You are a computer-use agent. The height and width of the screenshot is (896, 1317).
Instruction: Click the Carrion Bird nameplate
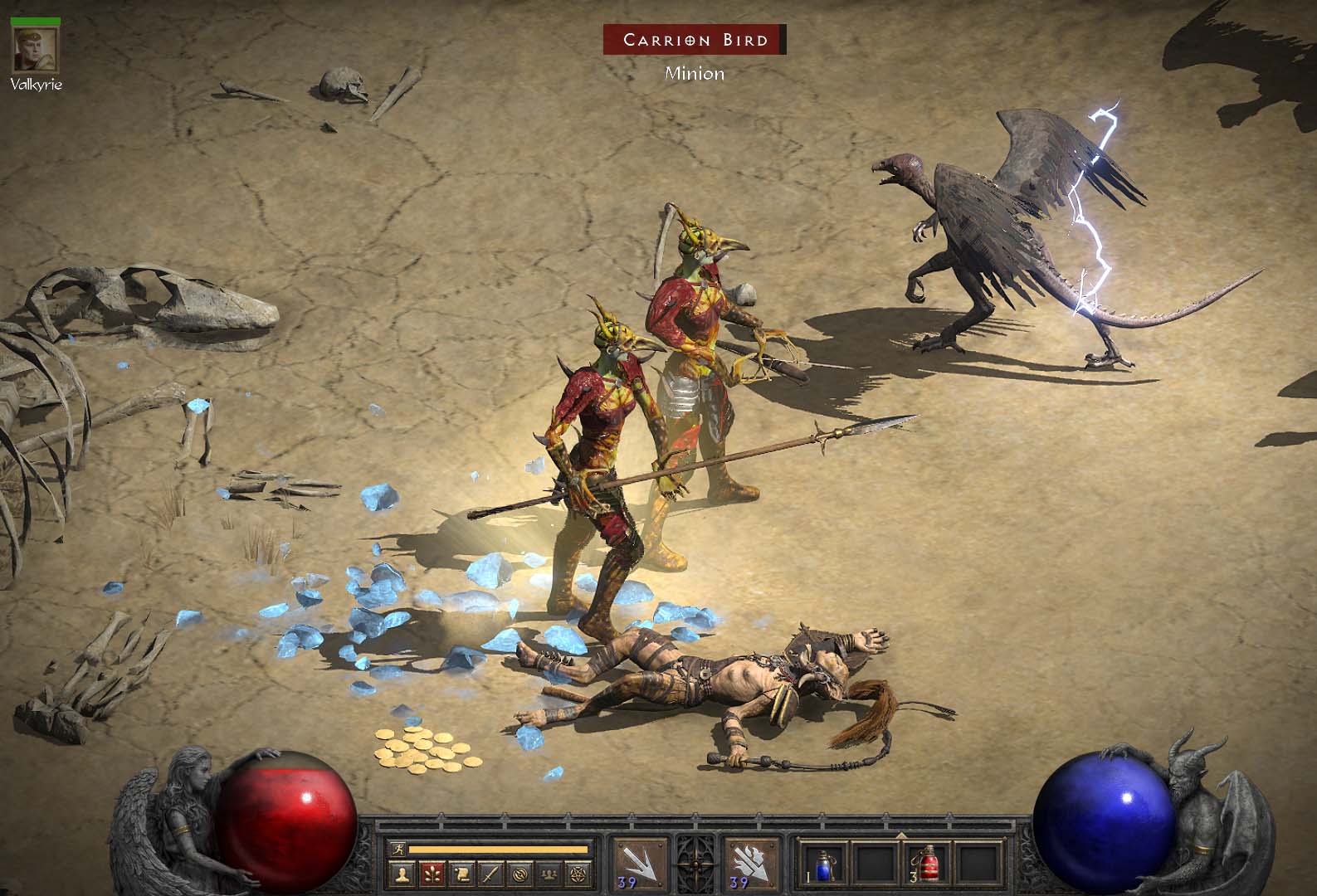click(x=697, y=38)
